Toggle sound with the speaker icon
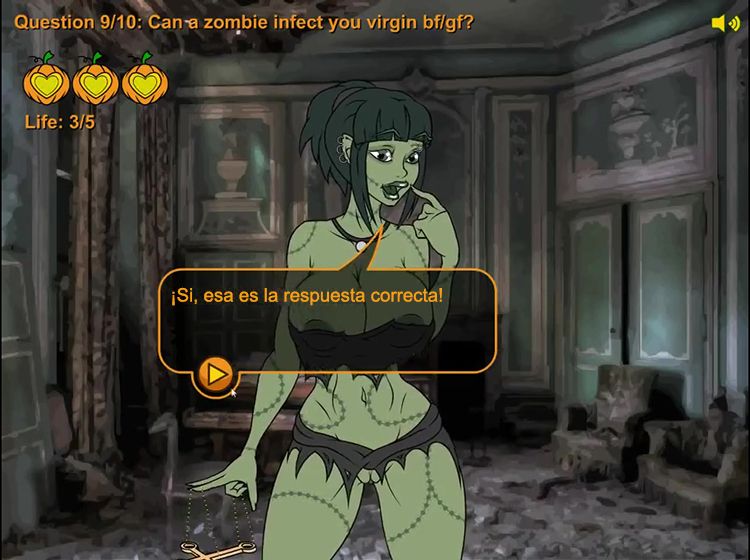 pos(724,23)
